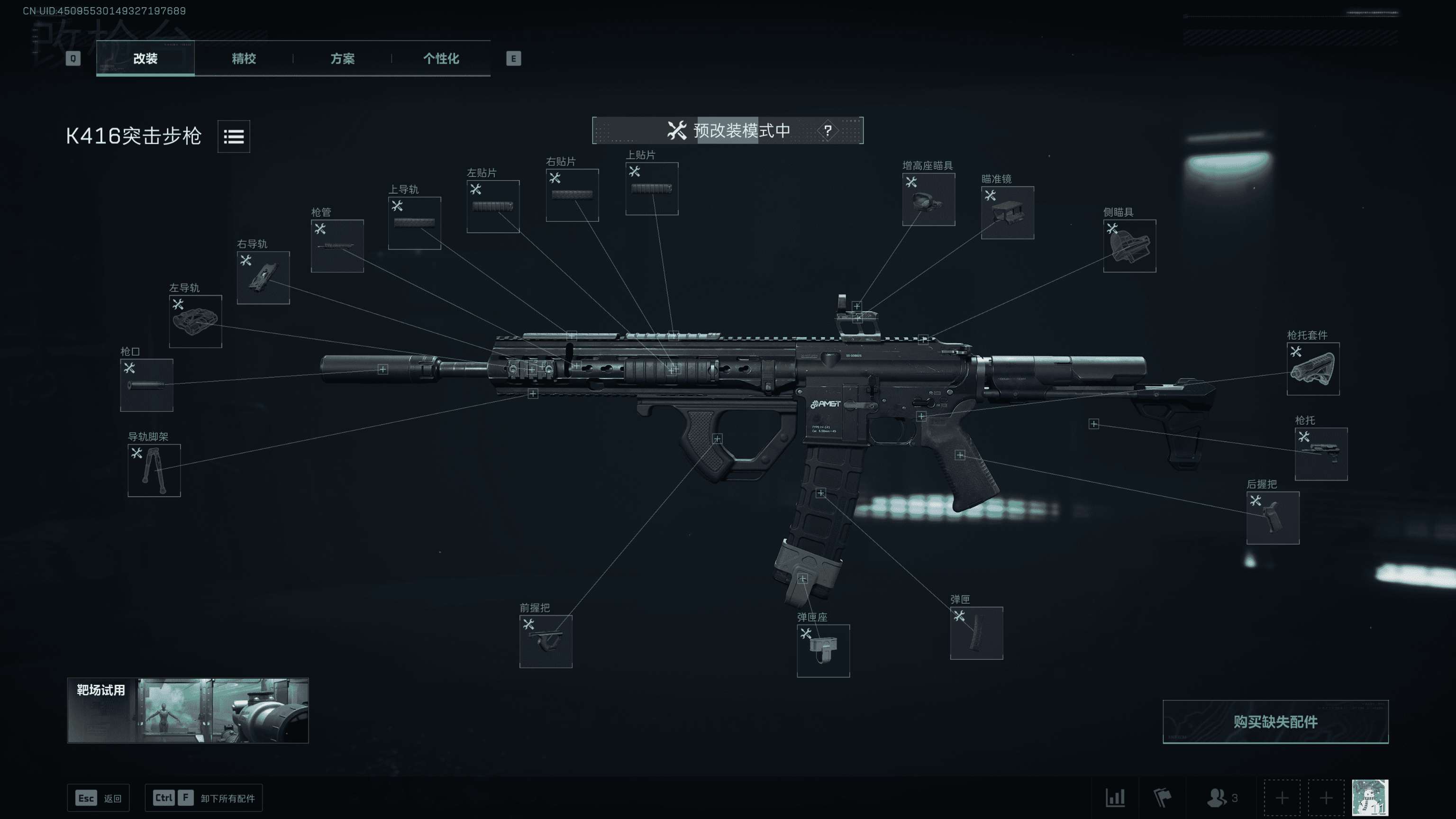Screen dimensions: 1456x819
Task: Open the 导轨脚架 bipod slot
Action: coord(154,470)
